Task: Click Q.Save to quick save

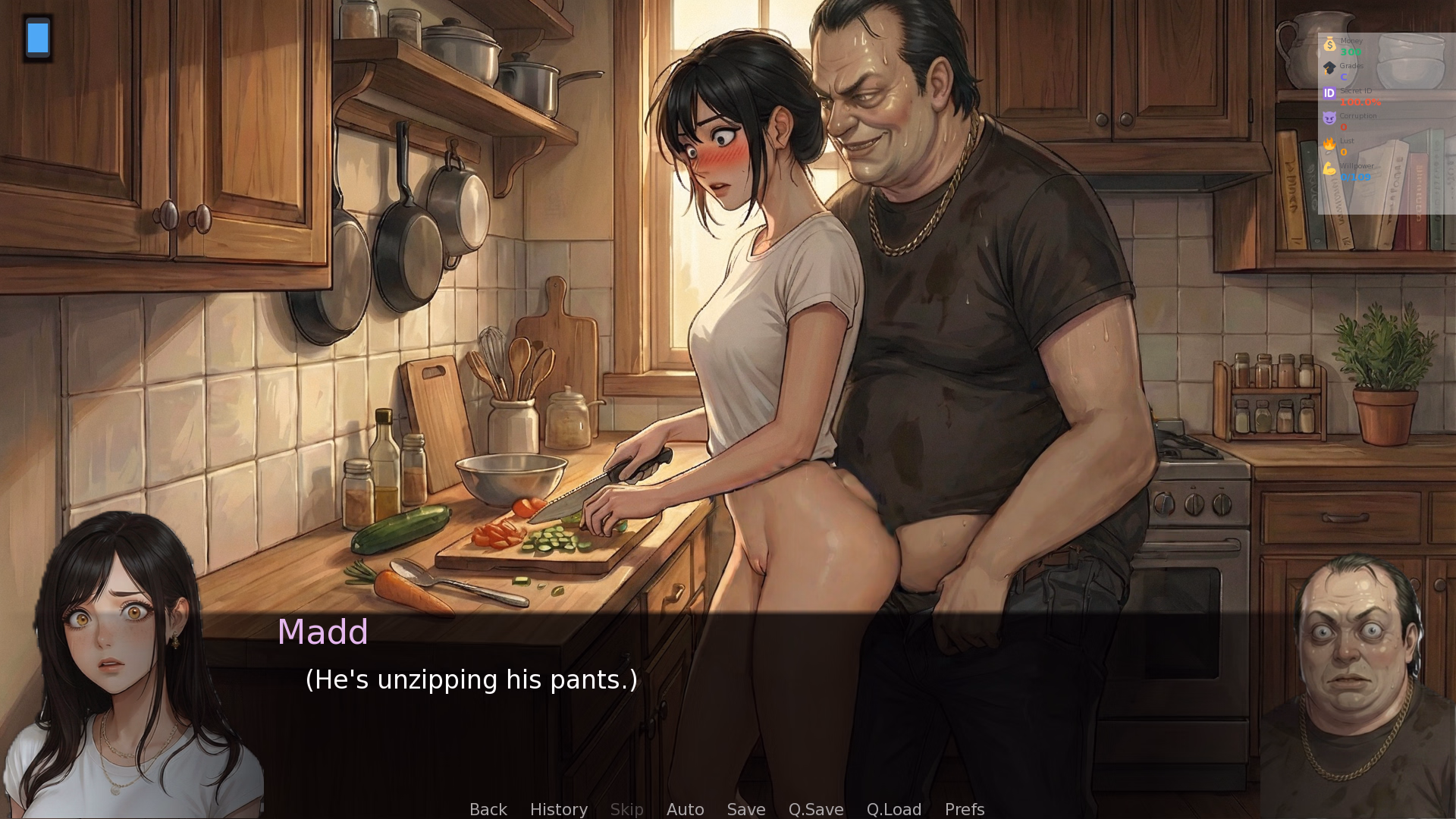Action: [x=815, y=809]
